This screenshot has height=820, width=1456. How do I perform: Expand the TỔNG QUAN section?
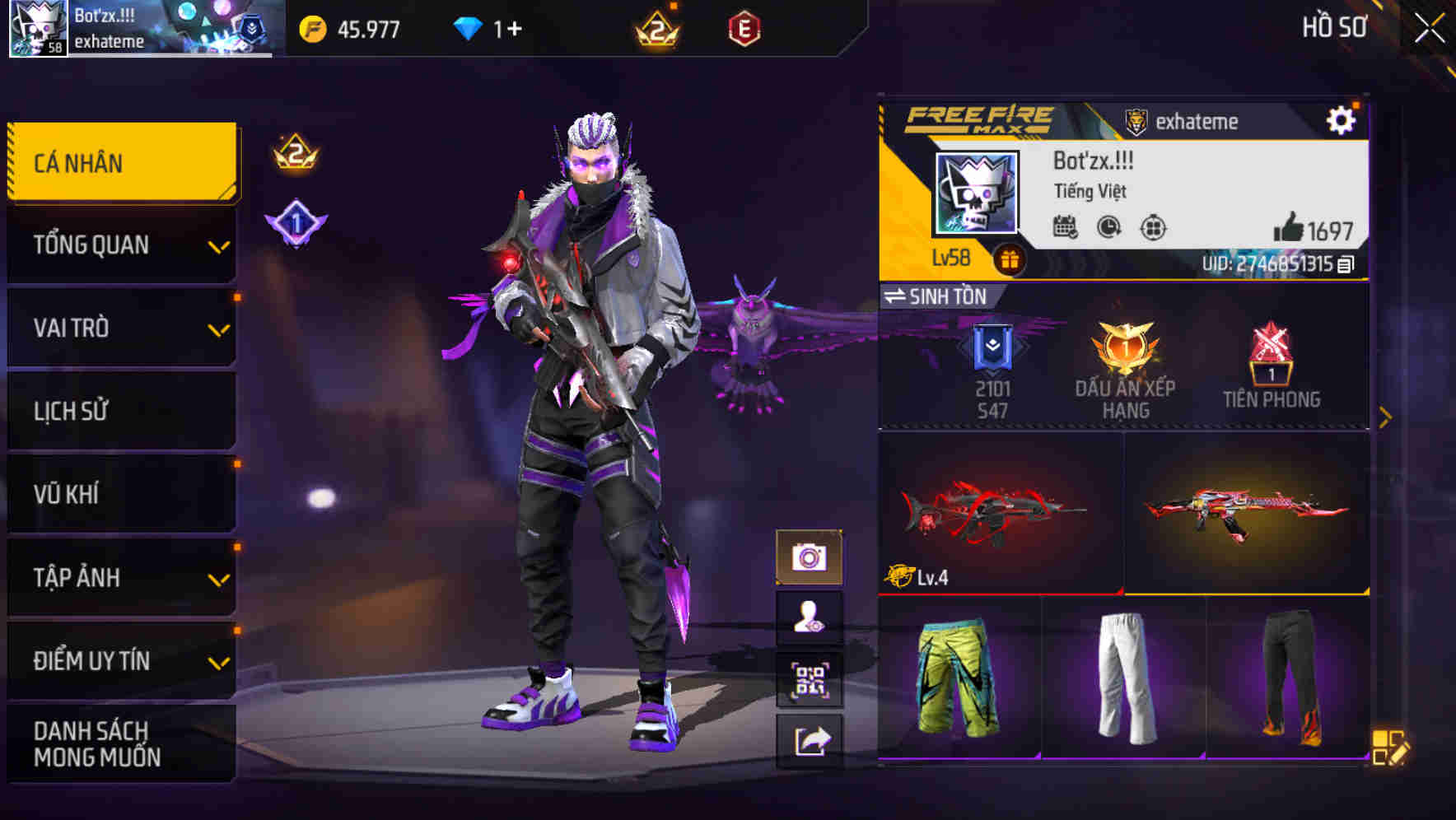click(120, 245)
